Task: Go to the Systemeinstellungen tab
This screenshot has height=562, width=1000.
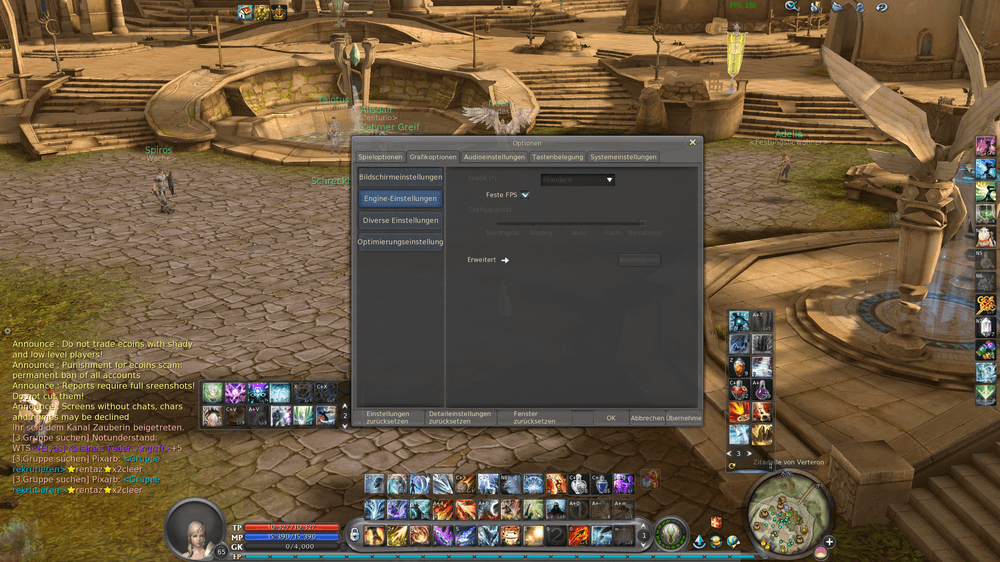Action: point(623,157)
